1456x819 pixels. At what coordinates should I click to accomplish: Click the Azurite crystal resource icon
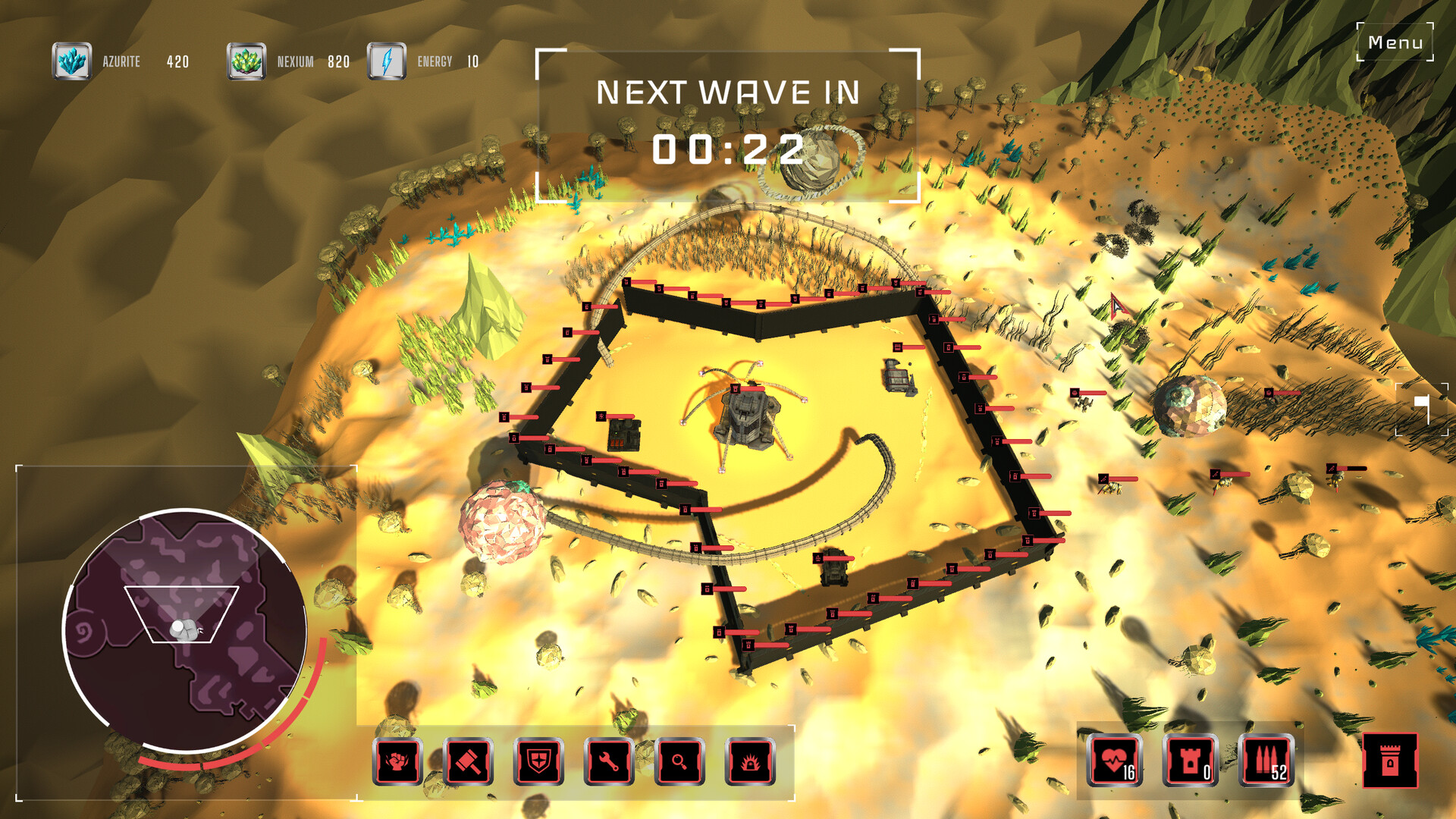(72, 60)
